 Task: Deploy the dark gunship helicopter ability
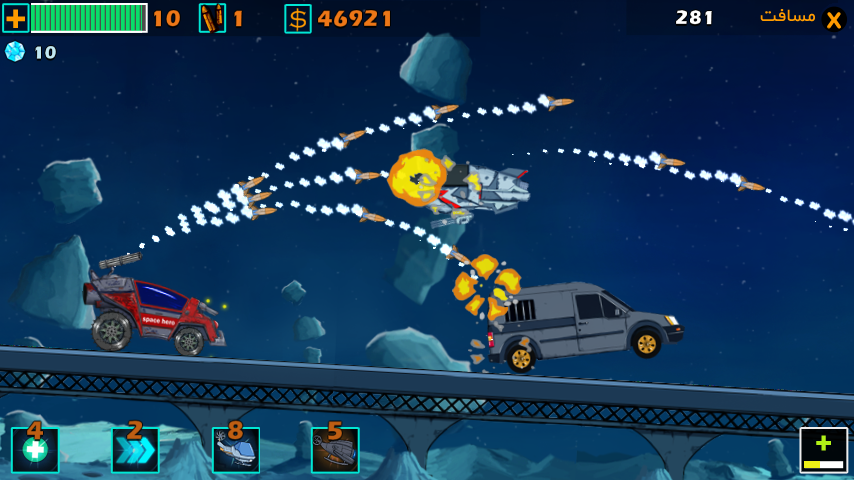pyautogui.click(x=335, y=450)
